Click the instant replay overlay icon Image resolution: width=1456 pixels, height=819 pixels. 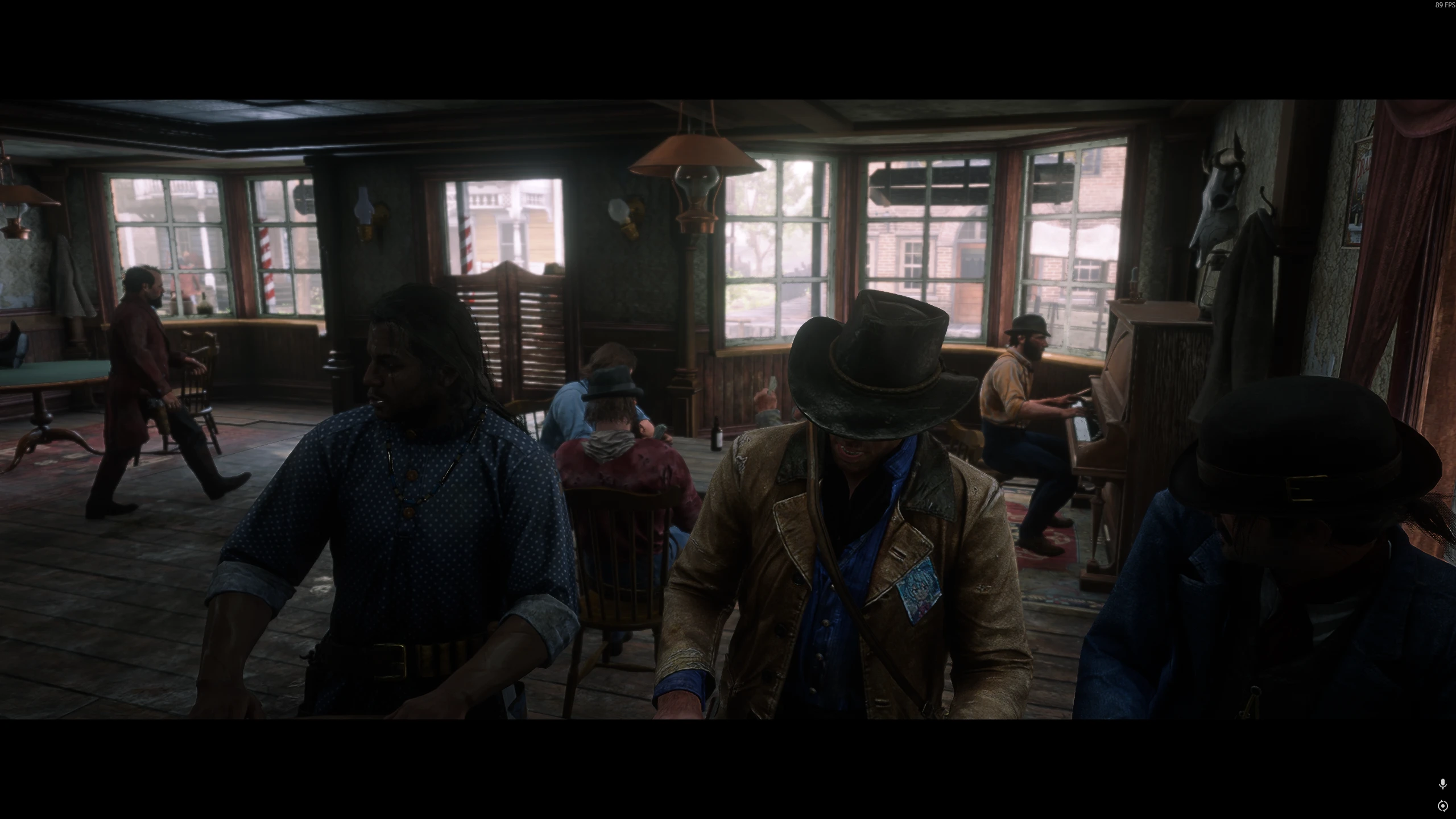(x=1442, y=805)
